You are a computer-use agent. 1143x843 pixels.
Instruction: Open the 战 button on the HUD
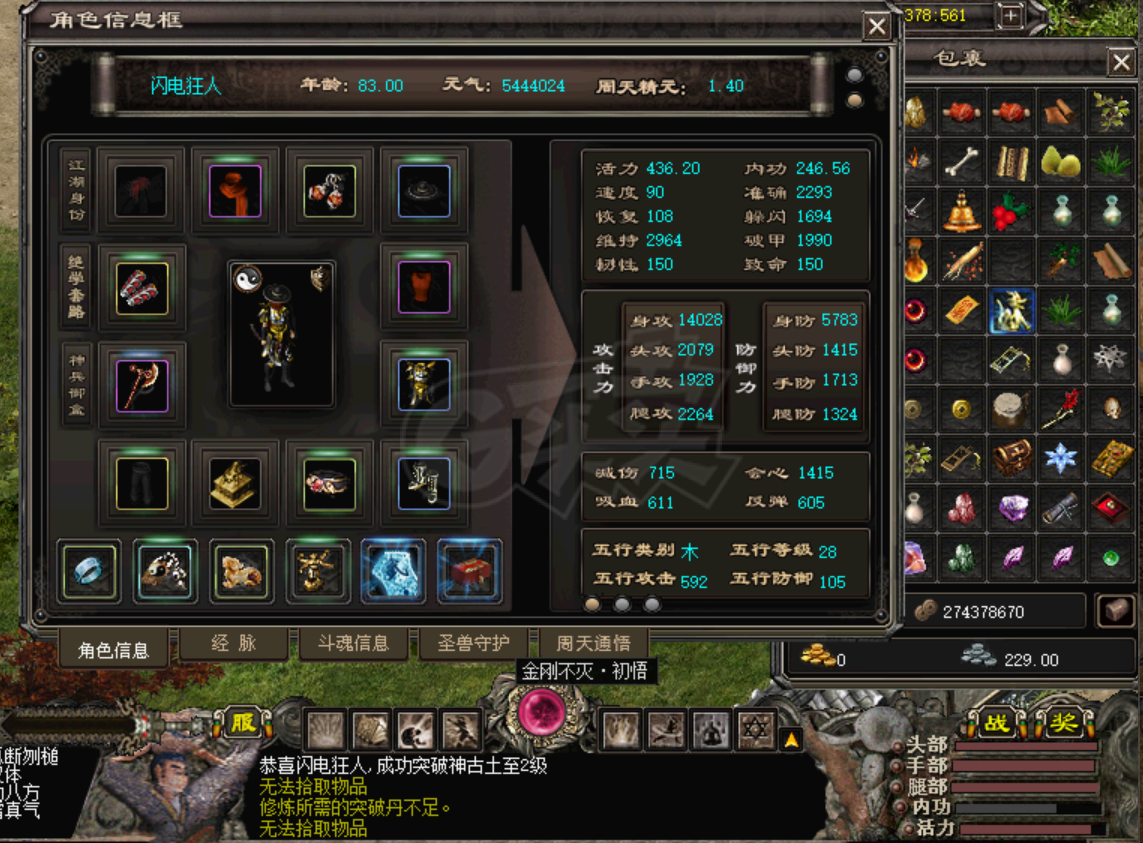point(997,722)
